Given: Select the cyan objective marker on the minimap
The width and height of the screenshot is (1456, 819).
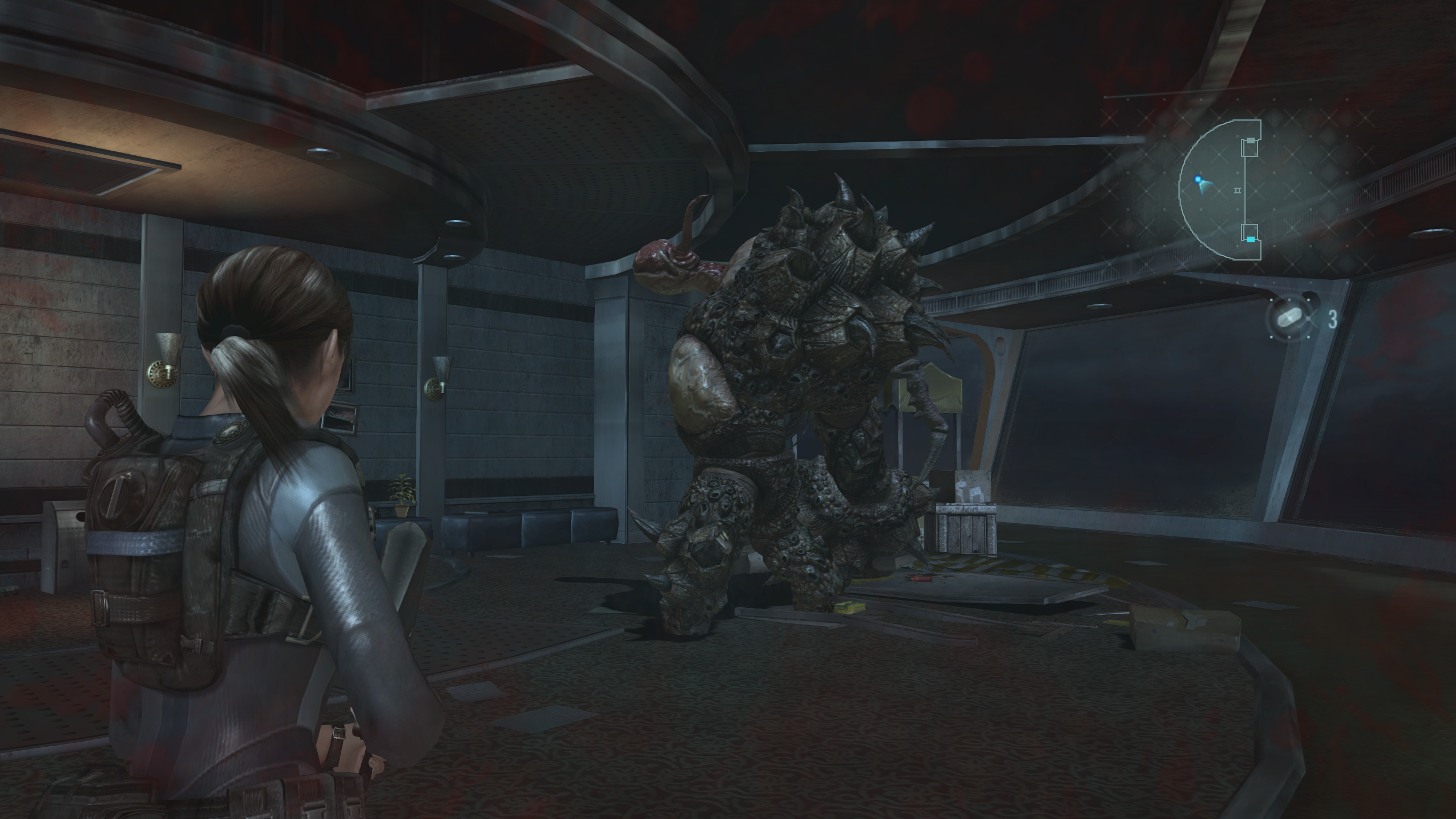Looking at the screenshot, I should pyautogui.click(x=1250, y=238).
